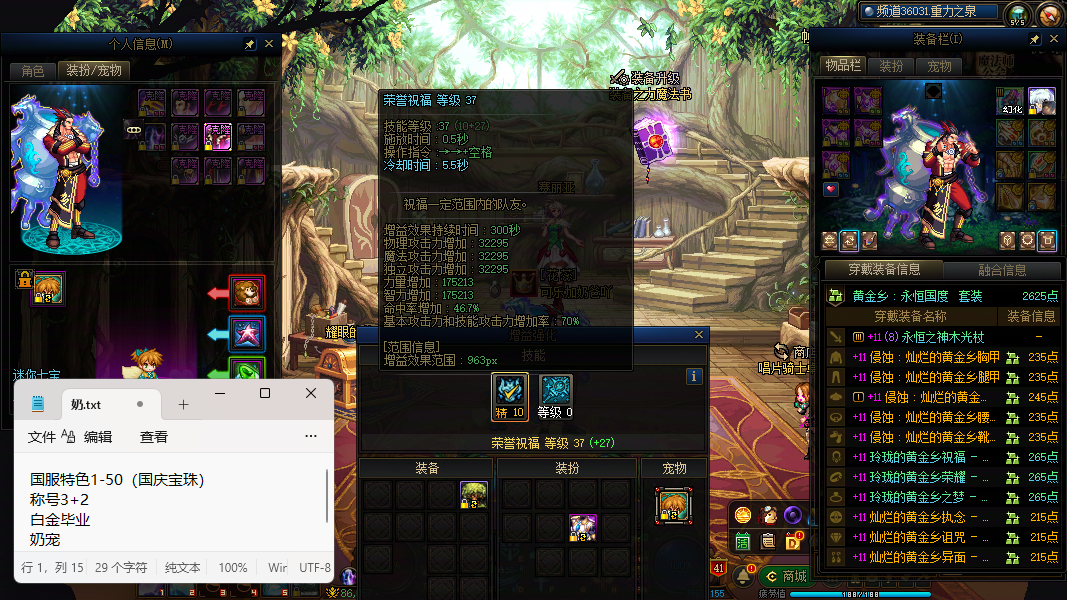1067x600 pixels.
Task: Click the lion pet icon with red arrow
Action: click(x=247, y=293)
